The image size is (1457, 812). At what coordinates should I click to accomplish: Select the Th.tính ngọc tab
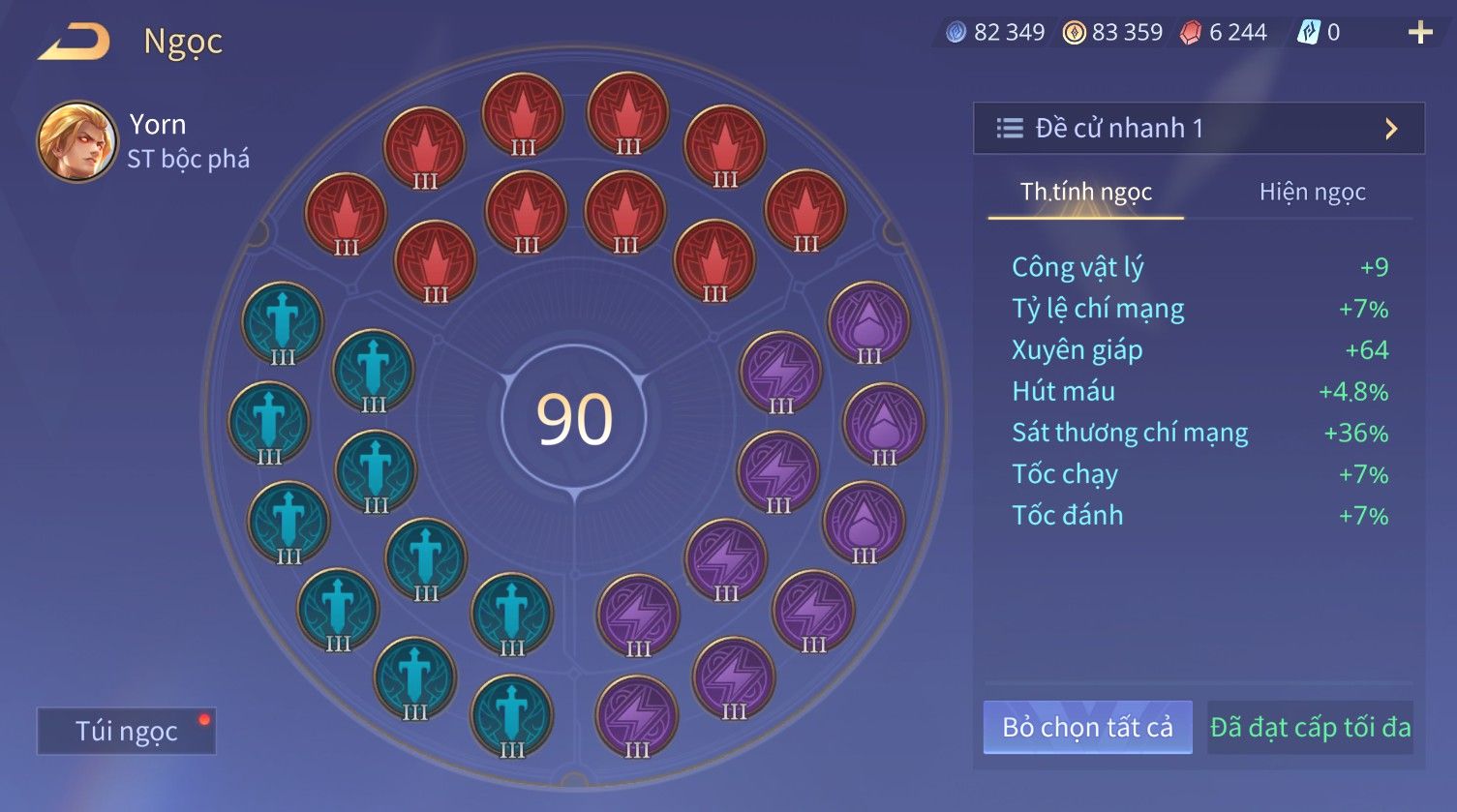click(x=1085, y=192)
